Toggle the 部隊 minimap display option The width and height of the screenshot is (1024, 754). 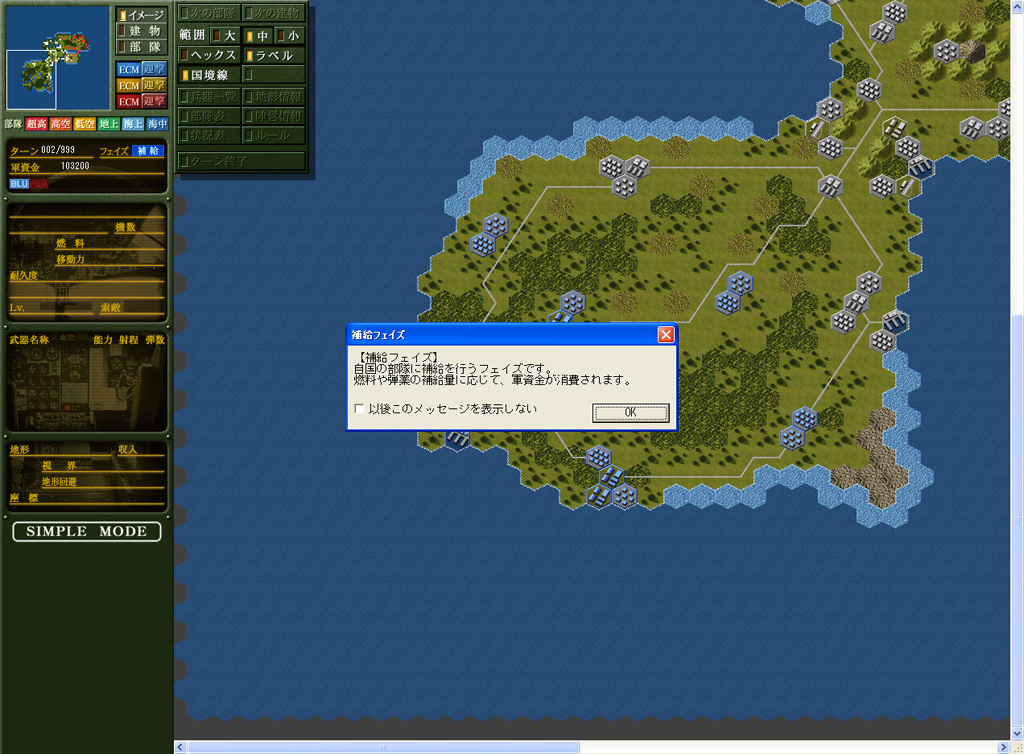coord(140,47)
